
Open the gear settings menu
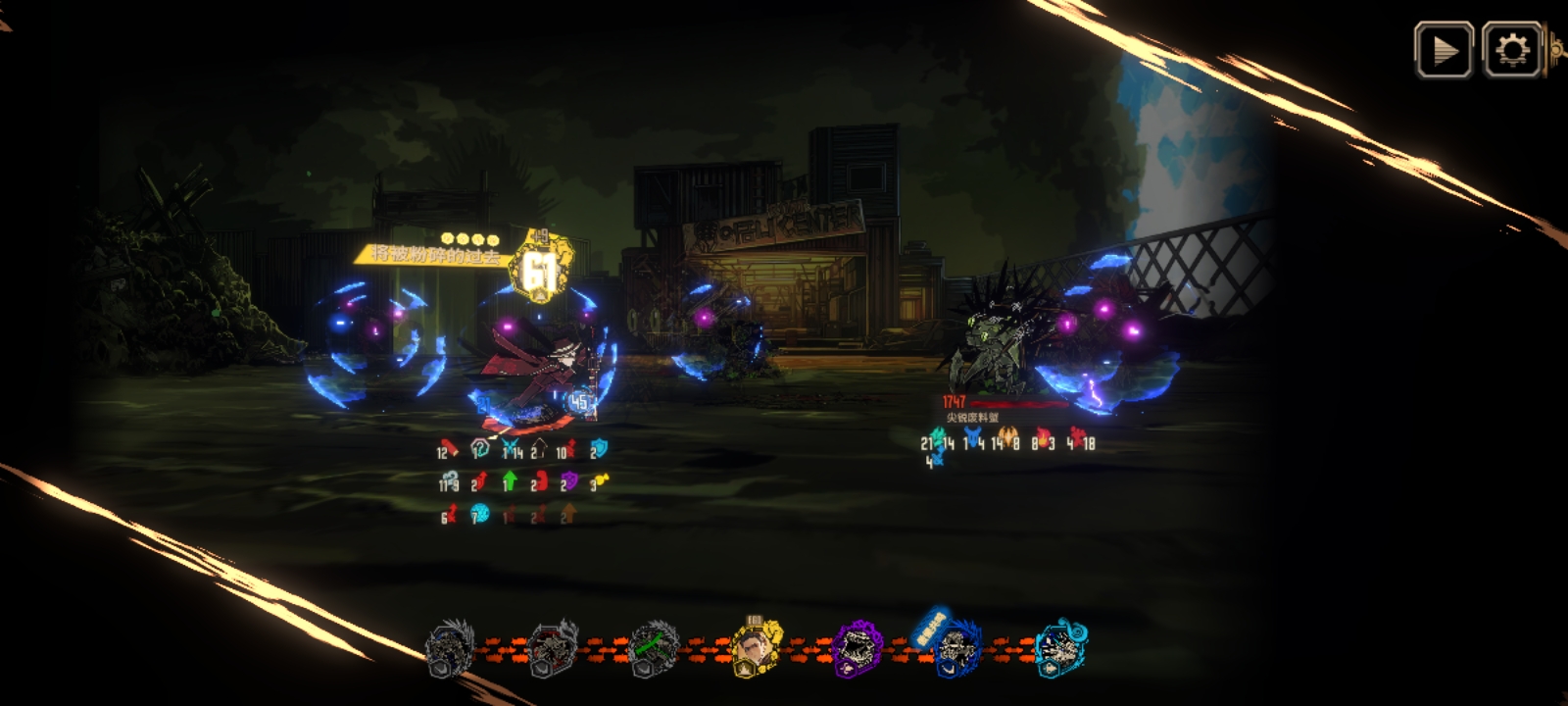click(x=1512, y=49)
